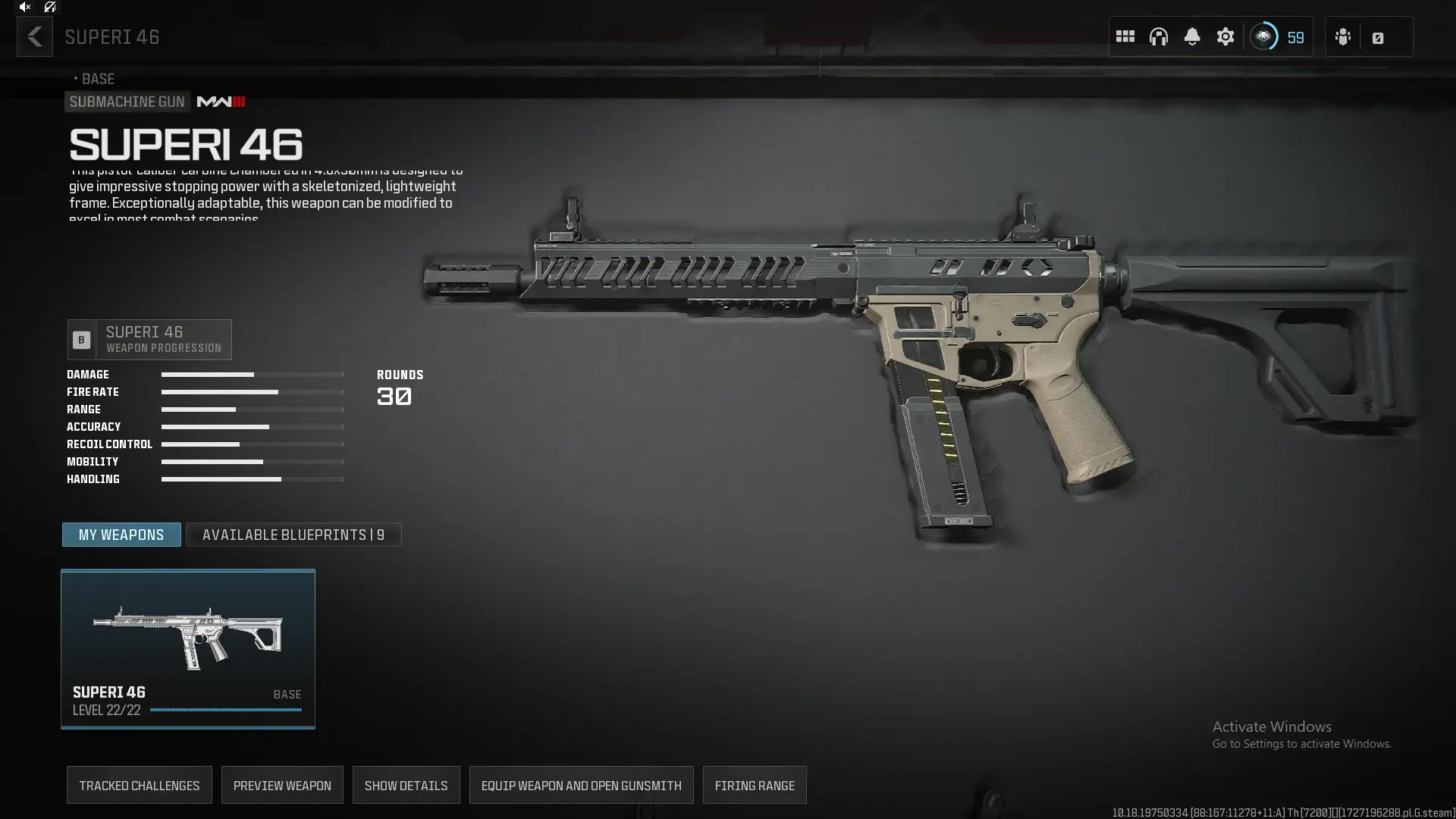The width and height of the screenshot is (1456, 819).
Task: Open the settings gear menu
Action: [1225, 36]
